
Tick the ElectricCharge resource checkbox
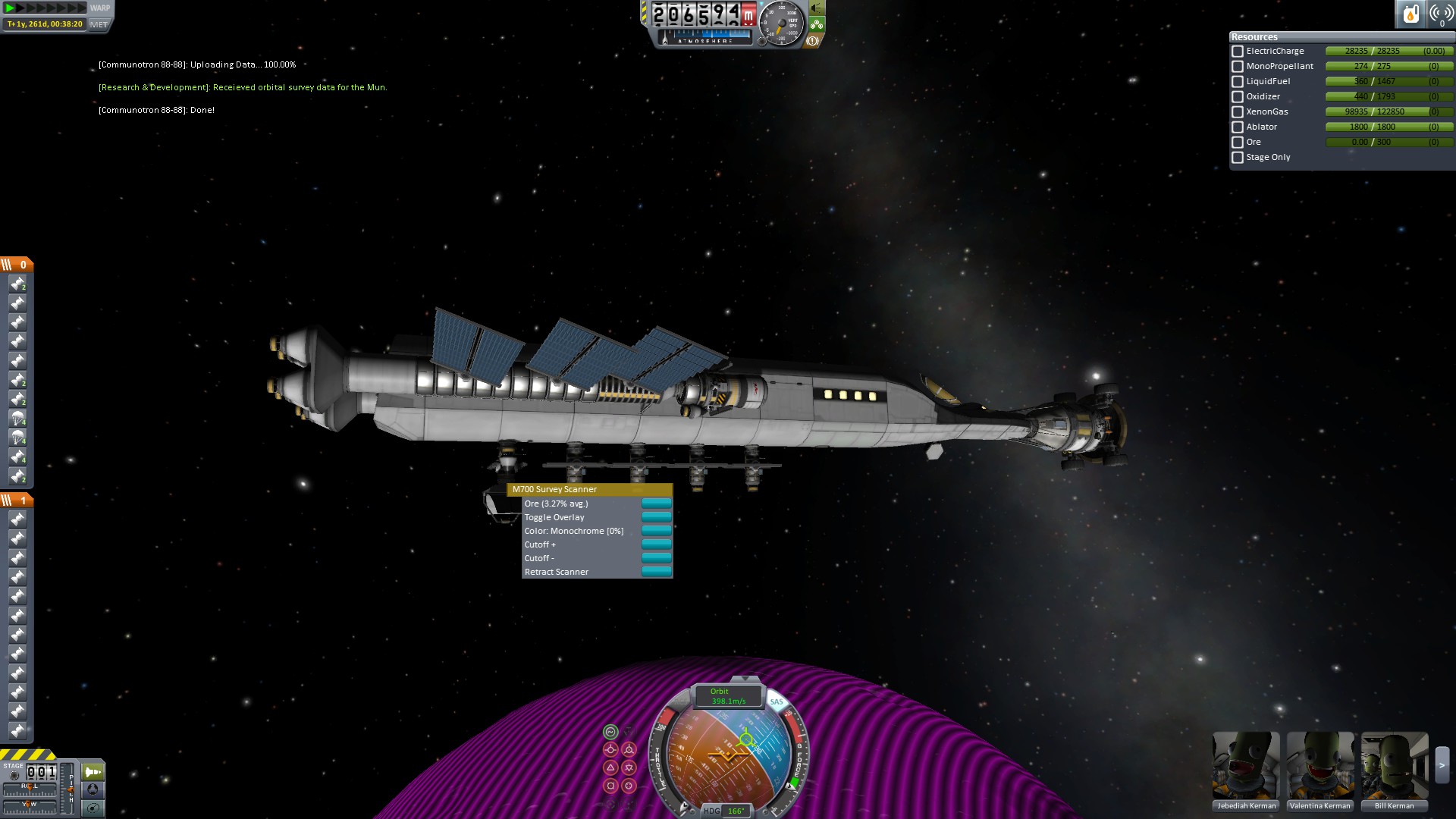(1238, 52)
